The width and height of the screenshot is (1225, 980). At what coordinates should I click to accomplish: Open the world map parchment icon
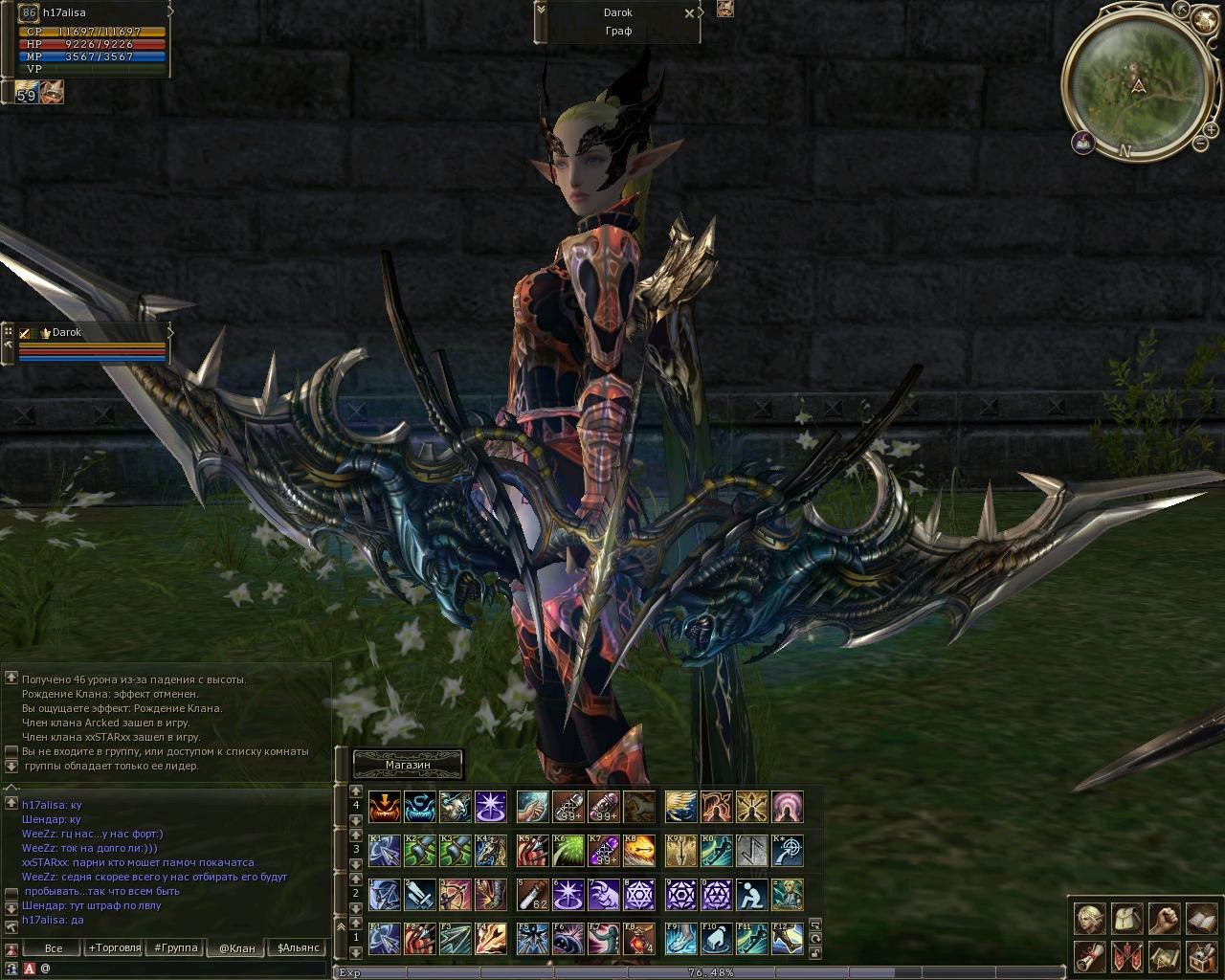(1163, 955)
